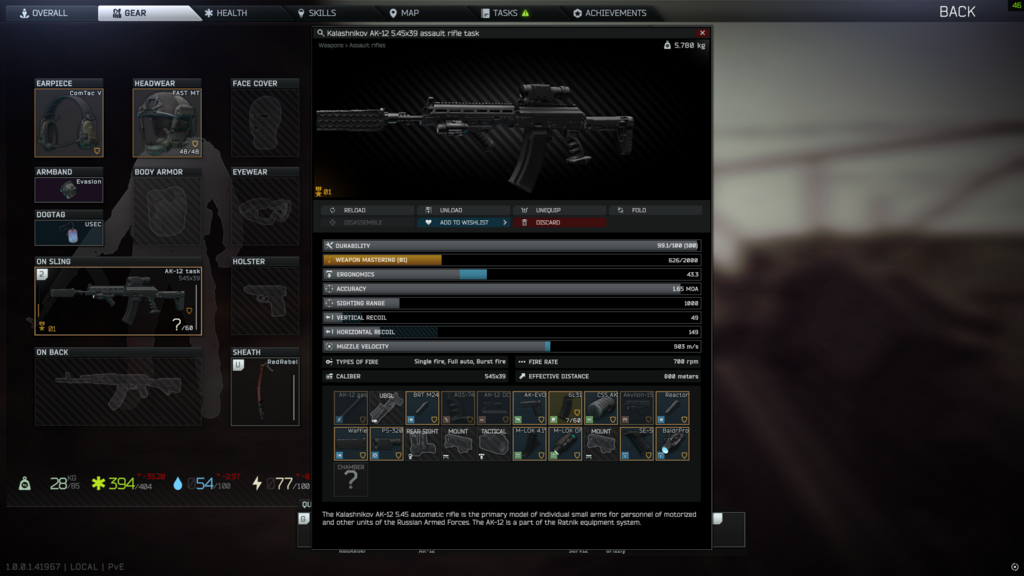The width and height of the screenshot is (1024, 576).
Task: View the Achievements tab
Action: [x=610, y=13]
